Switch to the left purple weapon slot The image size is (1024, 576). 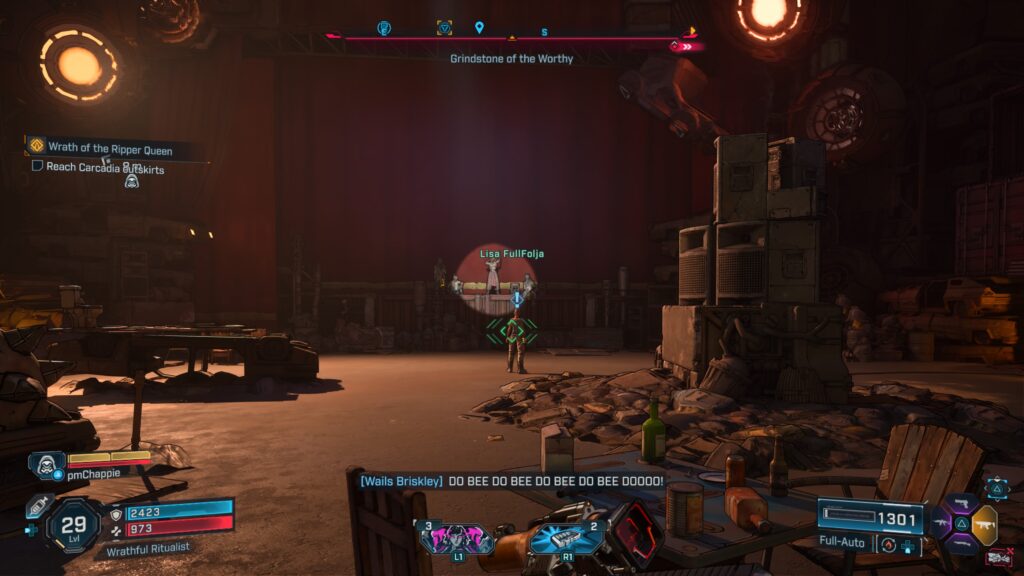941,524
